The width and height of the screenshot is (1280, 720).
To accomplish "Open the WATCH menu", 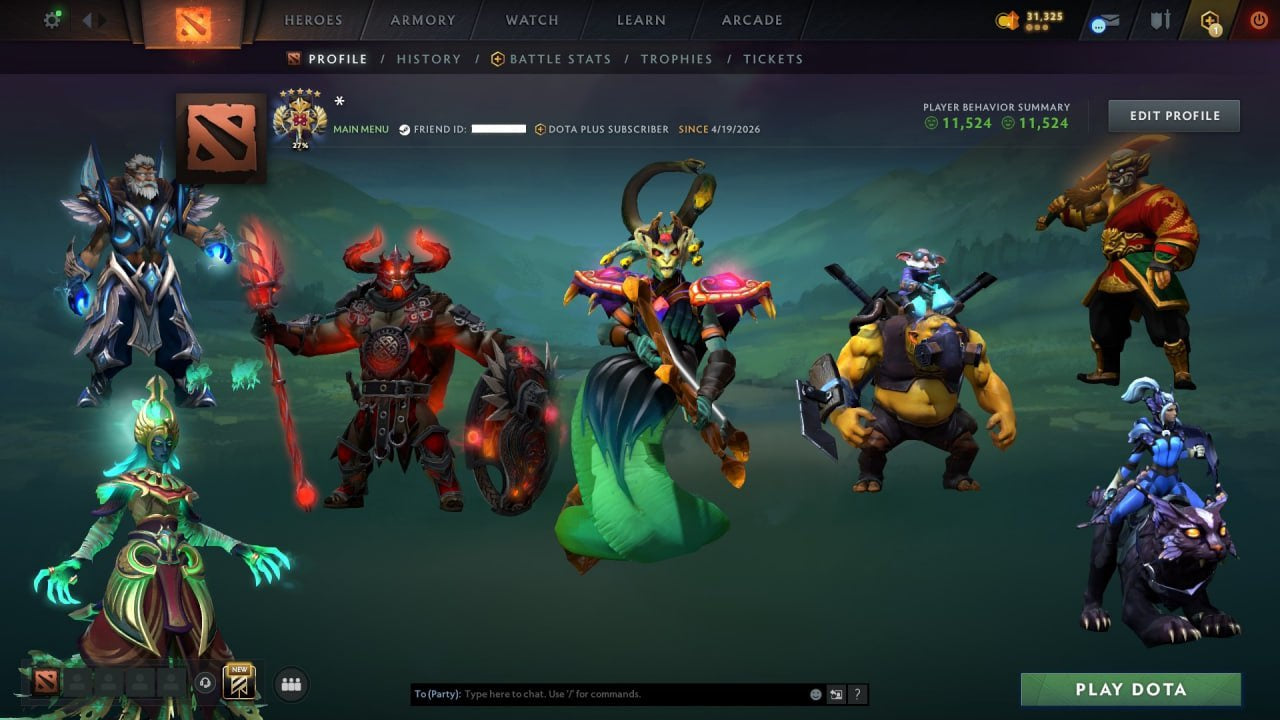I will (531, 20).
